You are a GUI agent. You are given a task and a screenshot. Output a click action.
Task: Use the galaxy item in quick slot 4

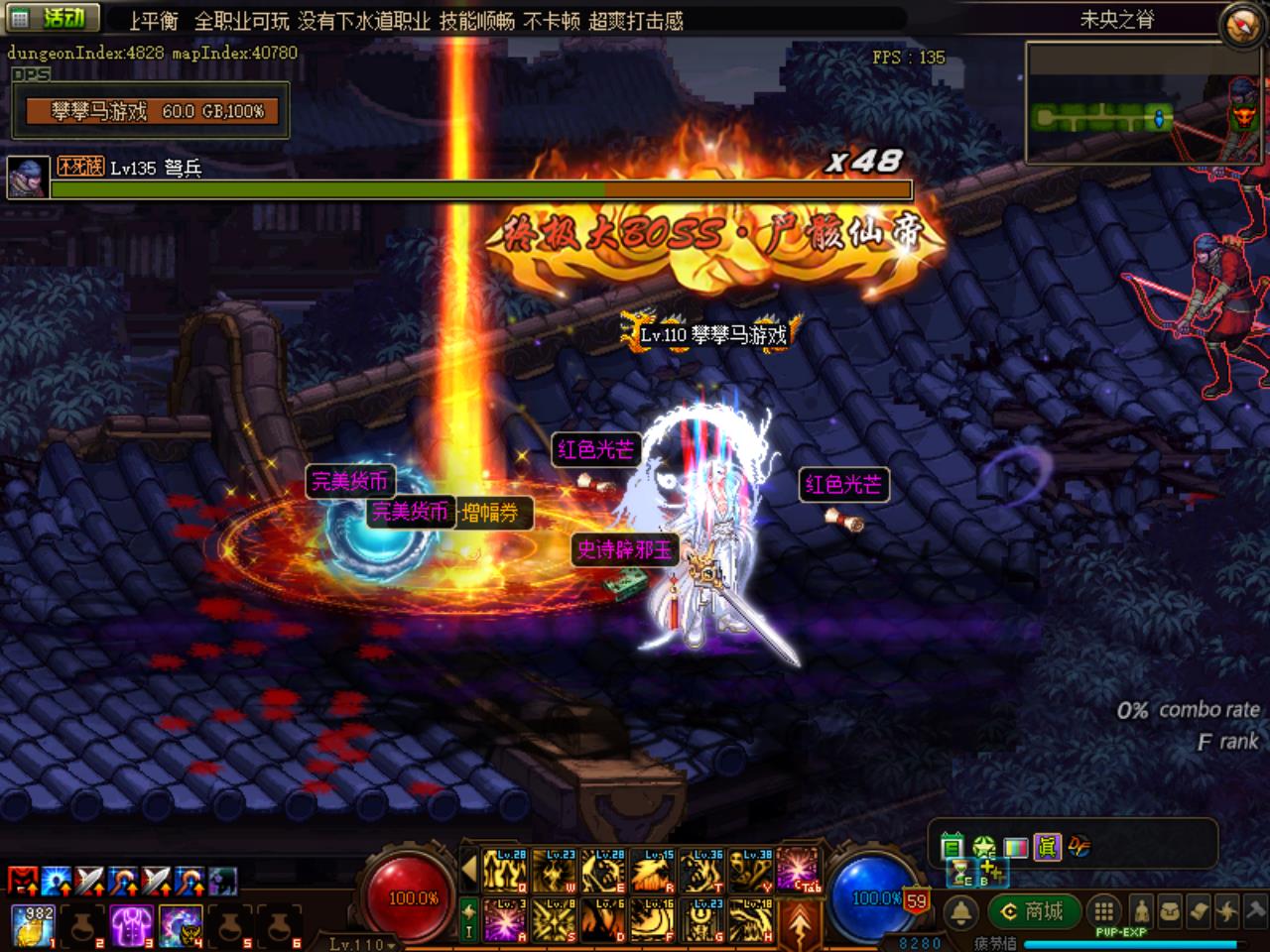pyautogui.click(x=180, y=924)
